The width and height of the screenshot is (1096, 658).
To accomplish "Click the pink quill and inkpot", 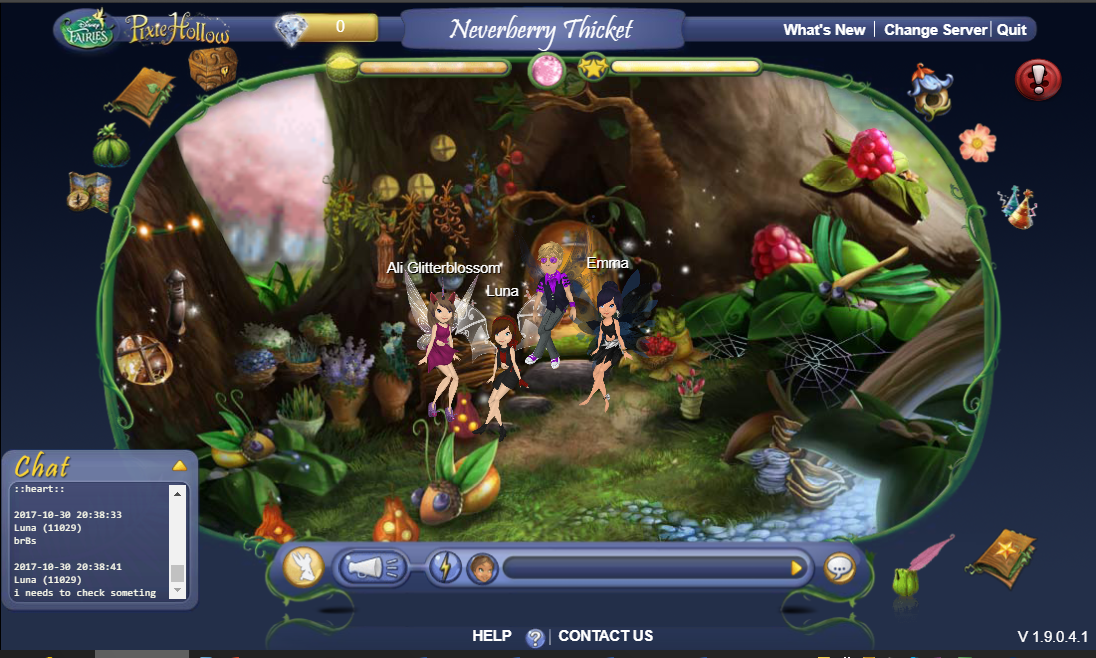I will click(x=921, y=567).
